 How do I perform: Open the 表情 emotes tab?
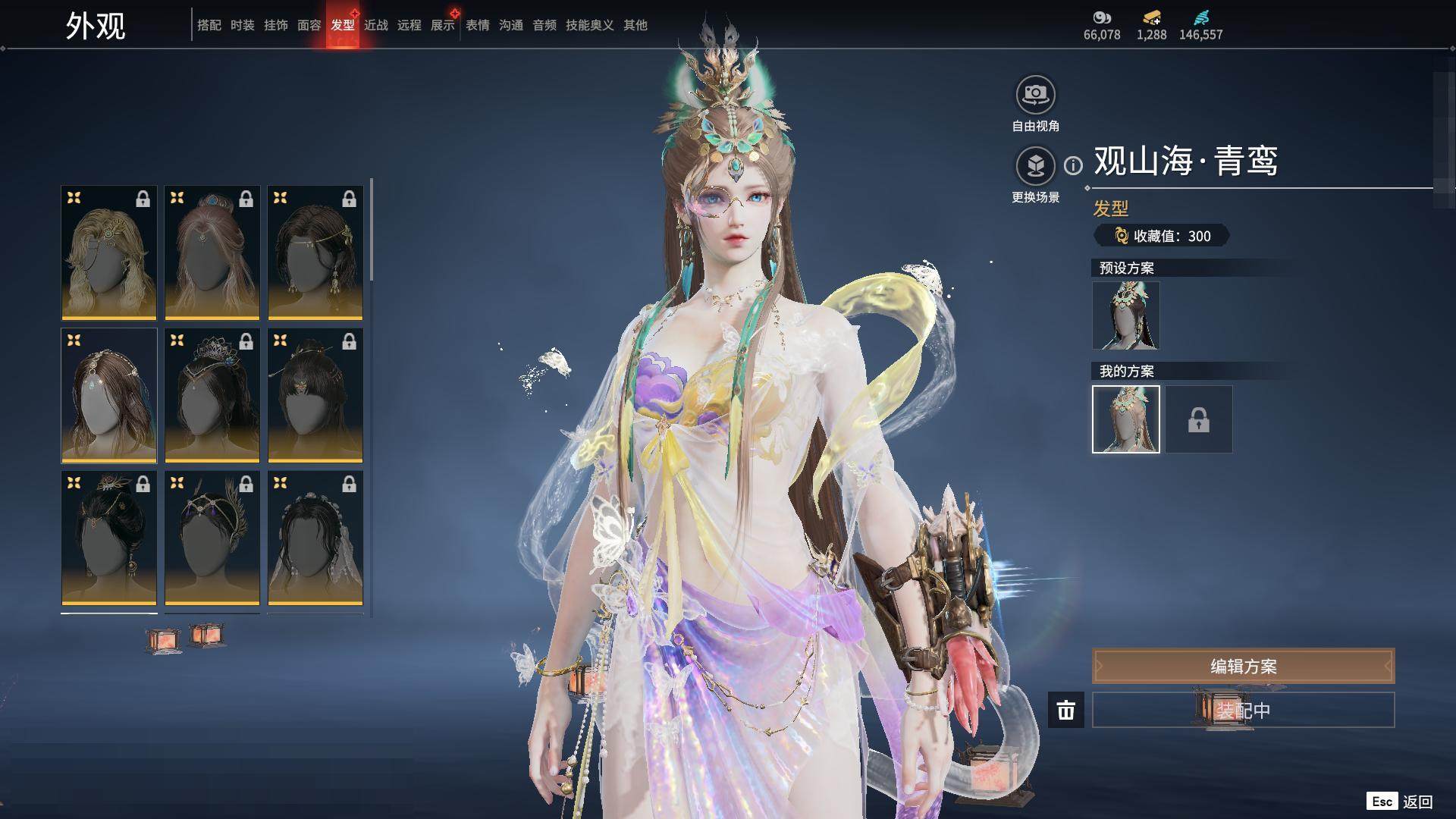tap(477, 25)
